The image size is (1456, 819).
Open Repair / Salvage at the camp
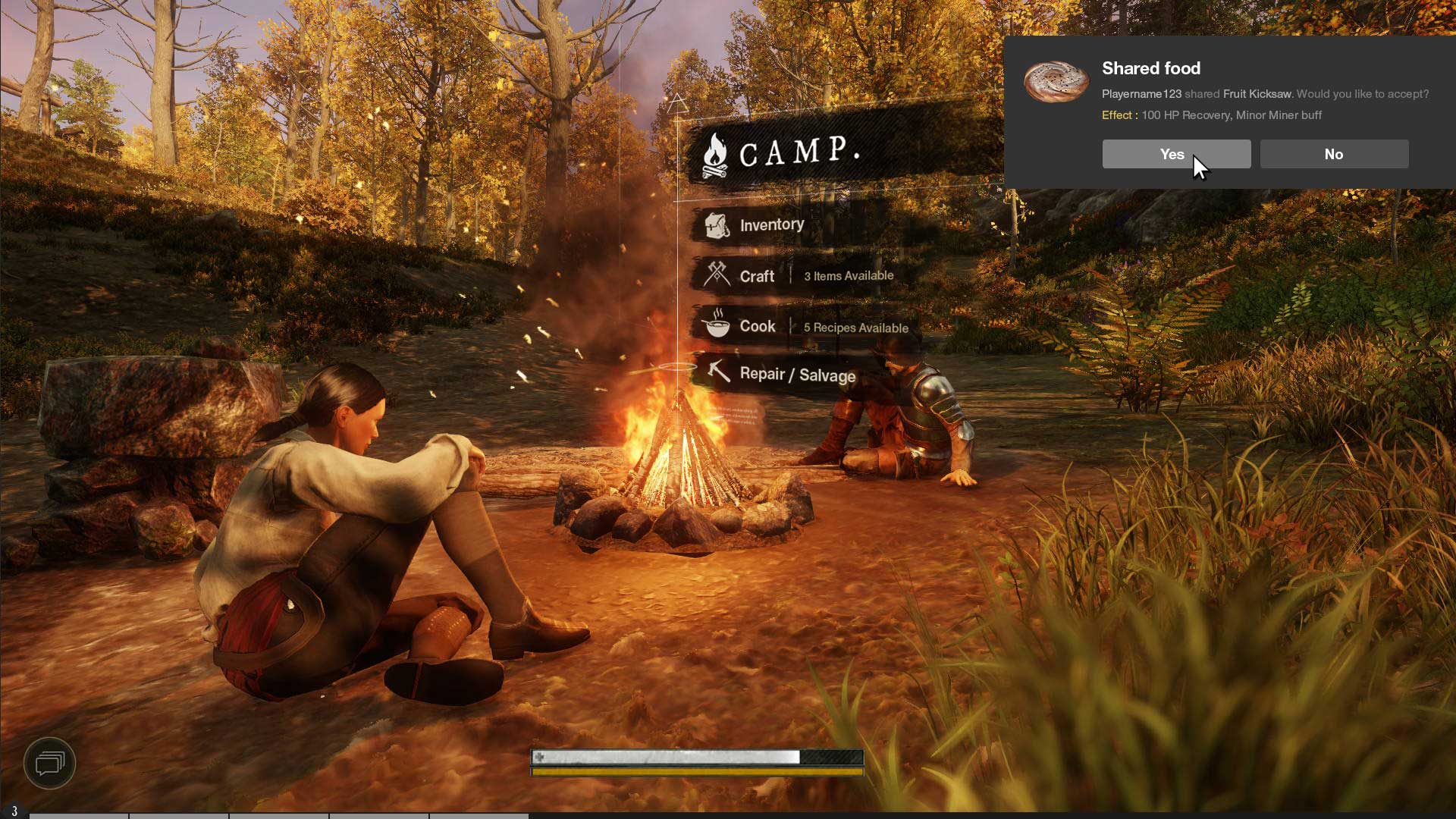click(x=797, y=375)
